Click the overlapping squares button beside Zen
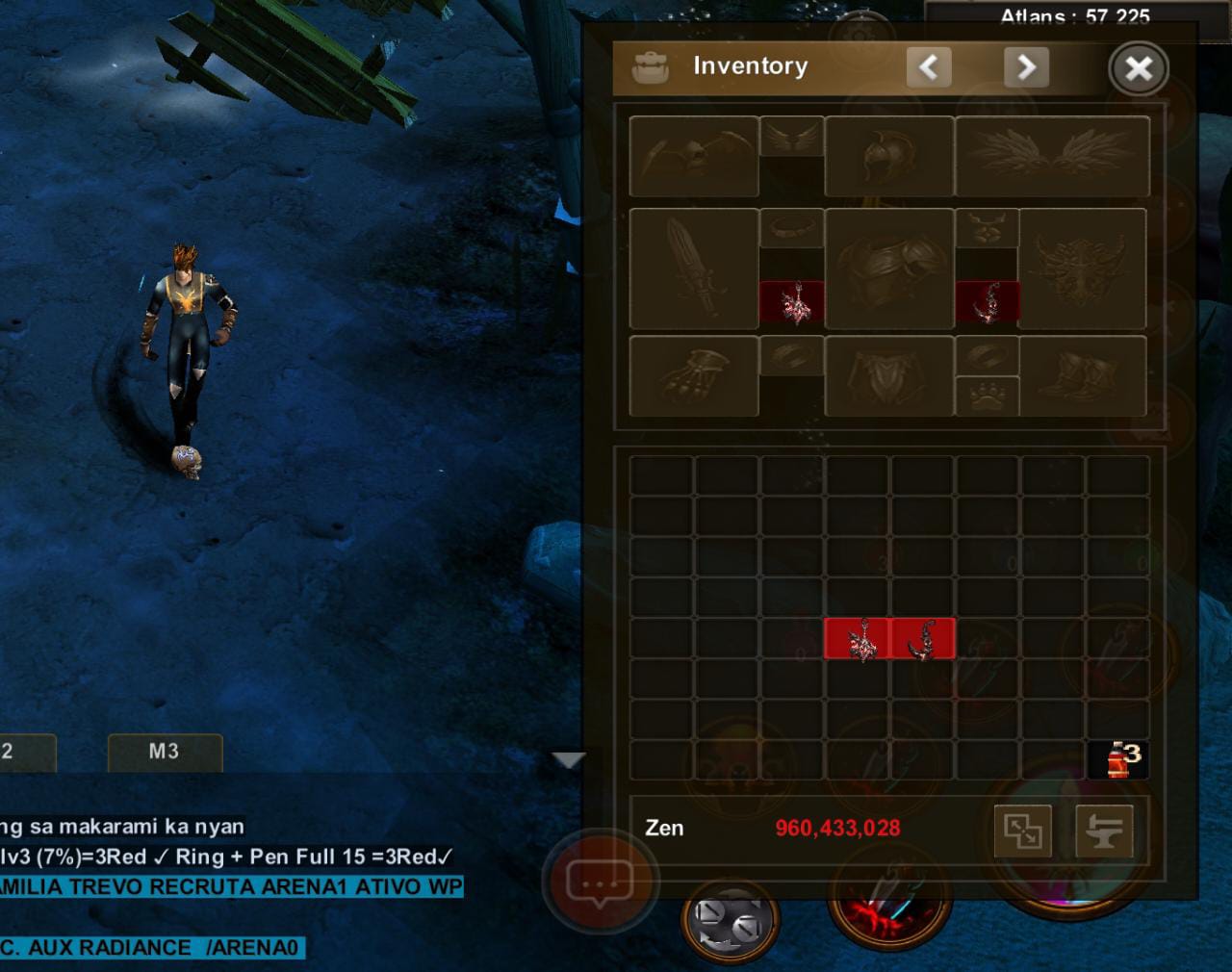 coord(1022,831)
